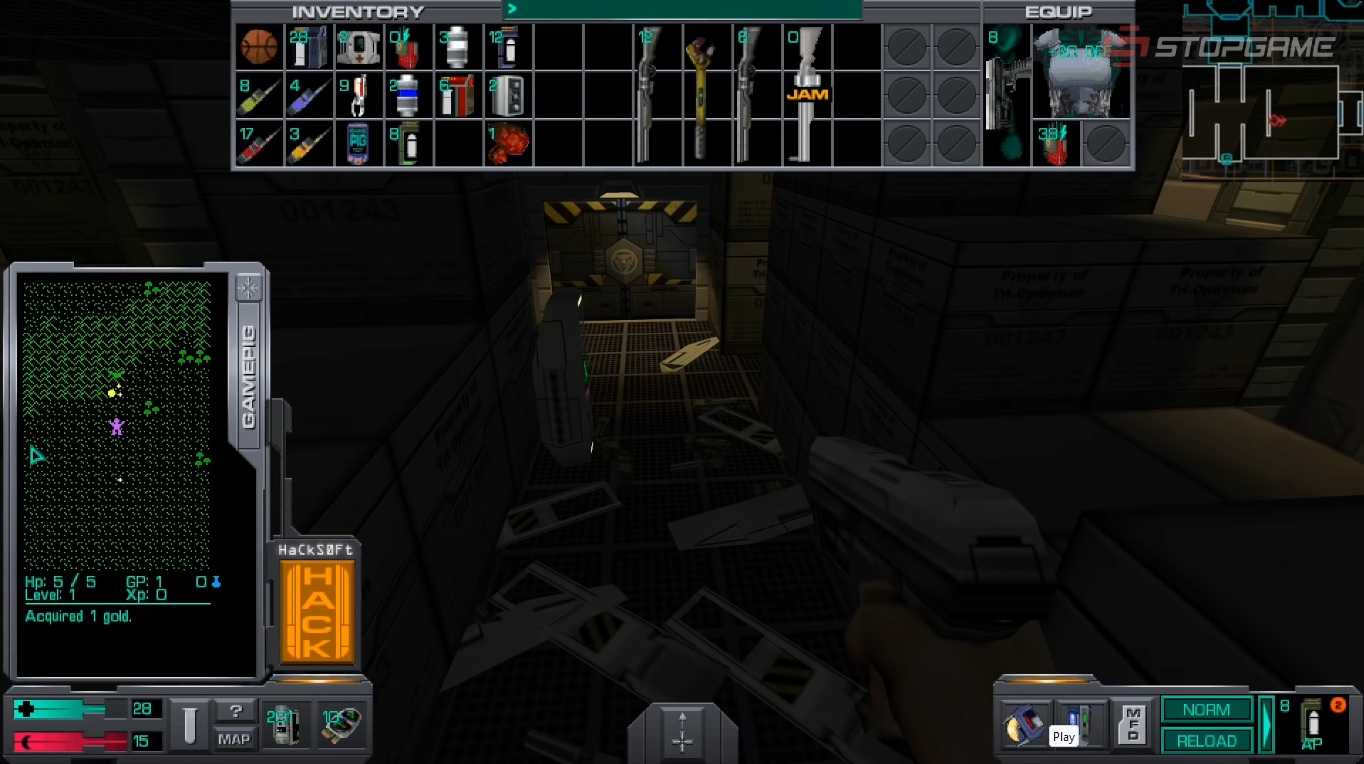Image resolution: width=1364 pixels, height=764 pixels.
Task: Select the medical kit inventory item
Action: 357,47
